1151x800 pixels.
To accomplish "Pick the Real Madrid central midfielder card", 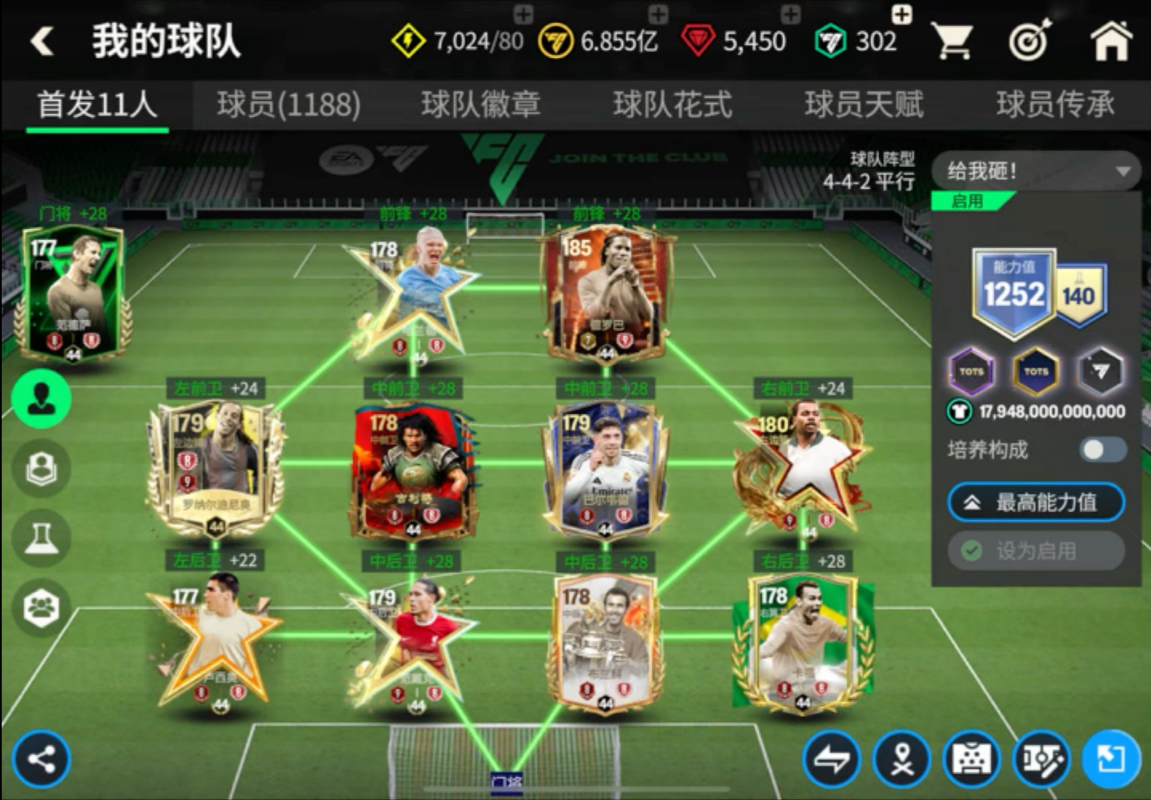I will coord(605,467).
